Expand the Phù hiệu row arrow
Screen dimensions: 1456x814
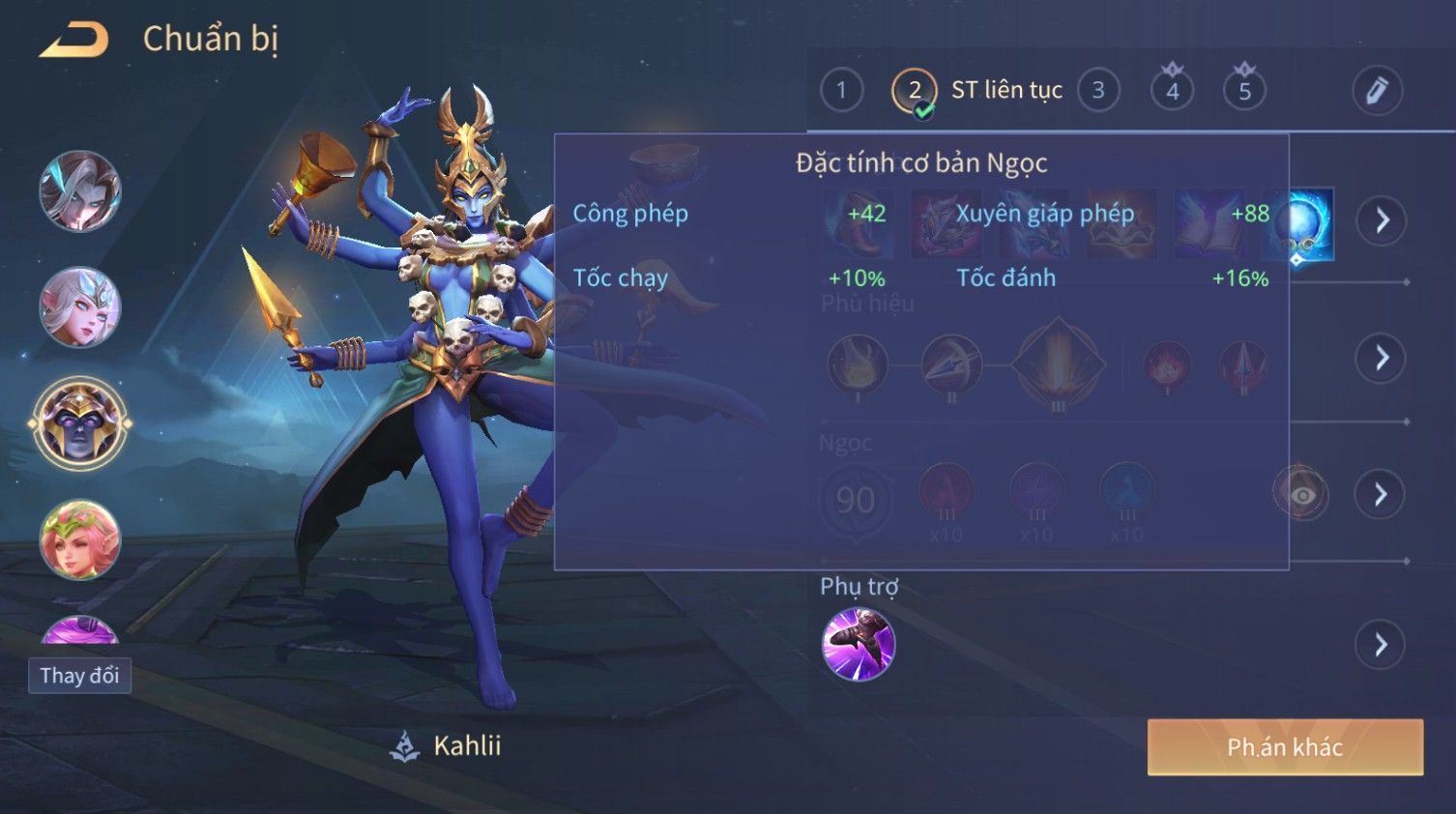(1381, 359)
